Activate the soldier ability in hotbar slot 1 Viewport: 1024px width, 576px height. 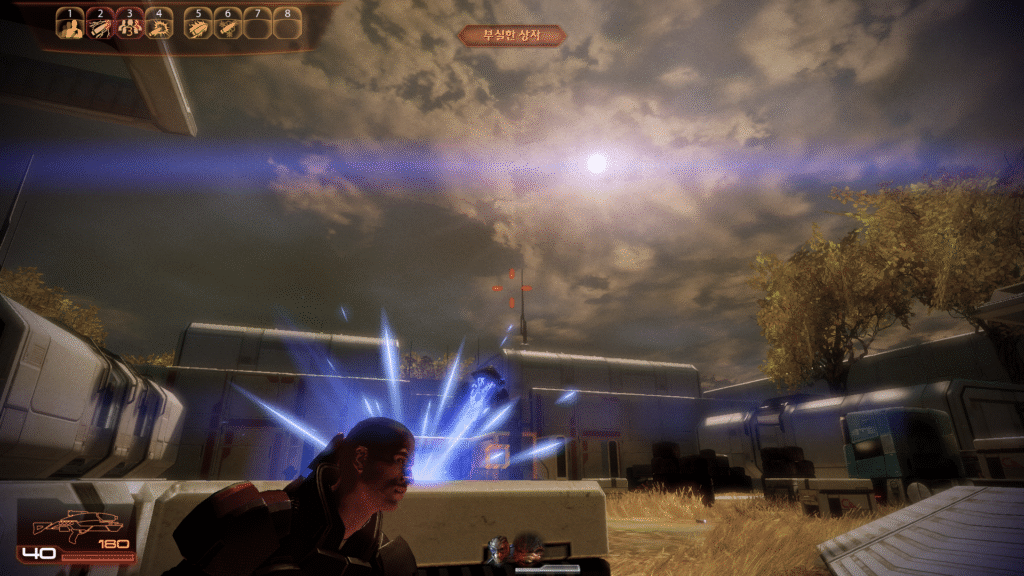coord(69,26)
